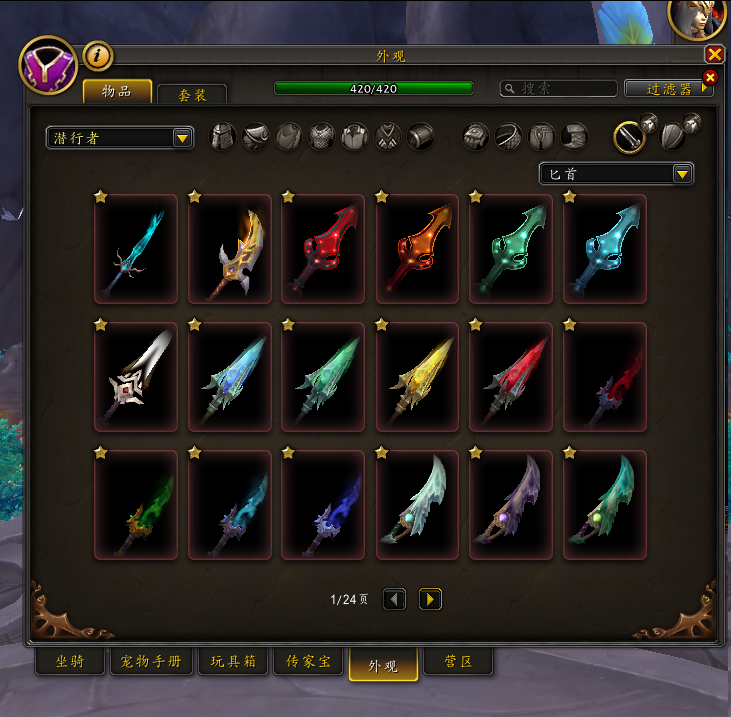
Task: Close the 外观 appearance window
Action: pos(714,55)
